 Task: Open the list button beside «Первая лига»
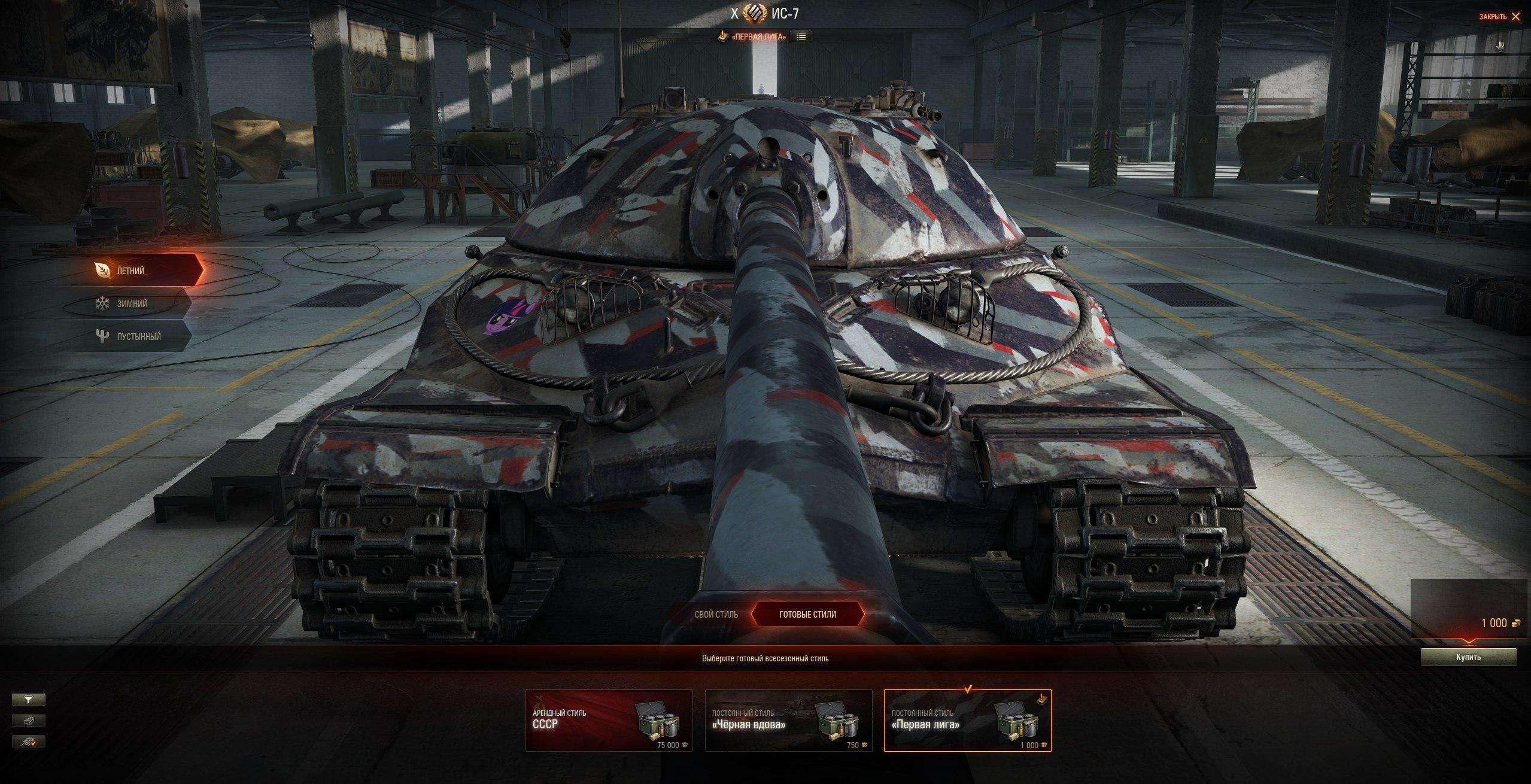pos(801,37)
